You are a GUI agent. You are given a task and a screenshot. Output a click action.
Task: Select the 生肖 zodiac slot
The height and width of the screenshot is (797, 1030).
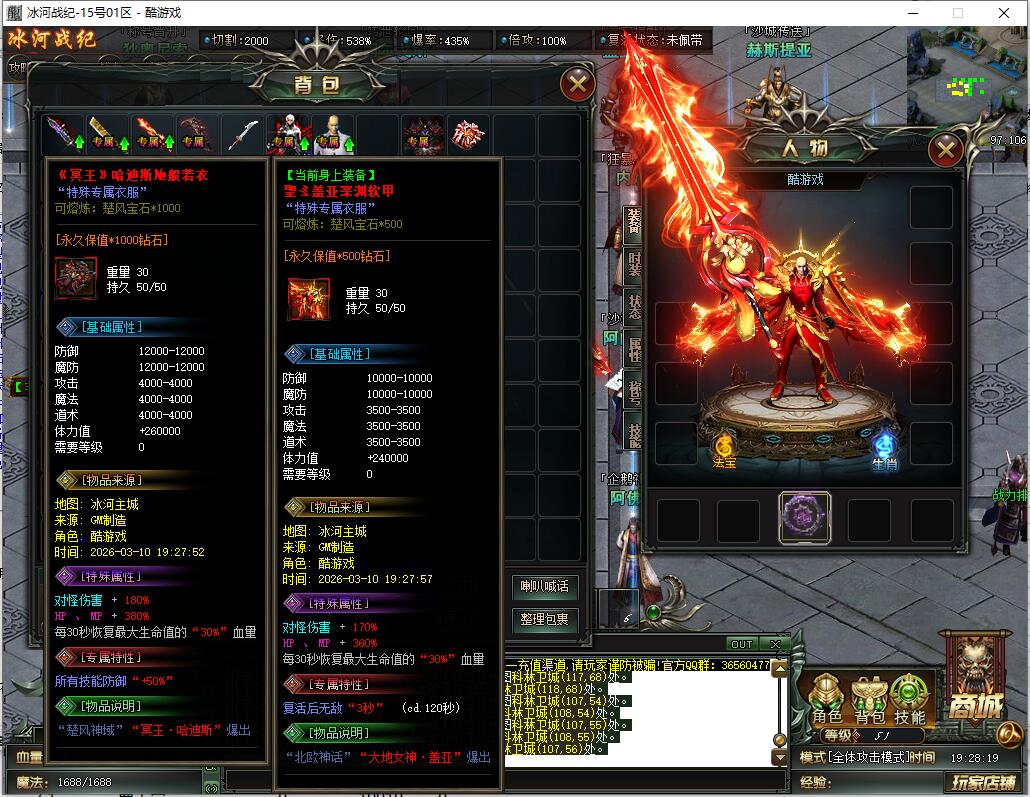[x=884, y=448]
